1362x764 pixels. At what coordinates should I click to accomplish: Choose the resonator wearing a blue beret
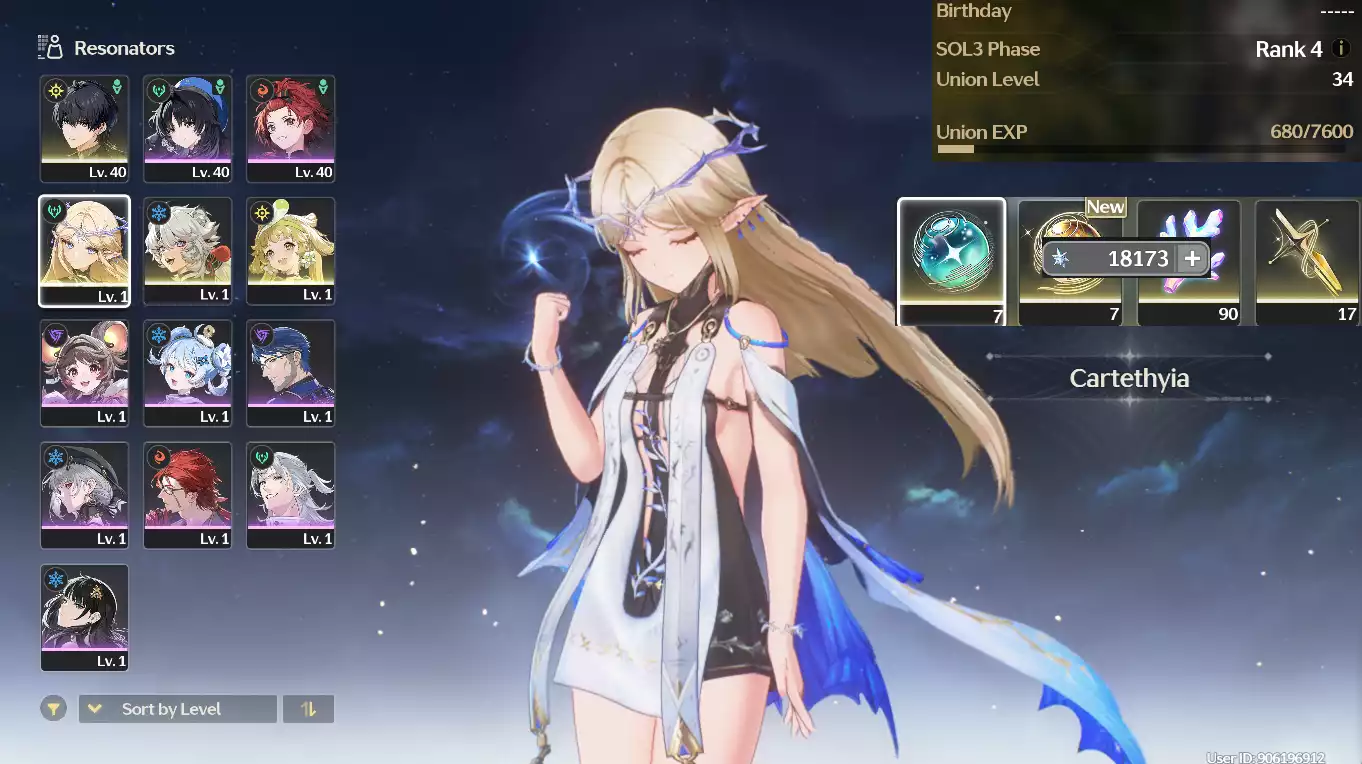tap(187, 128)
